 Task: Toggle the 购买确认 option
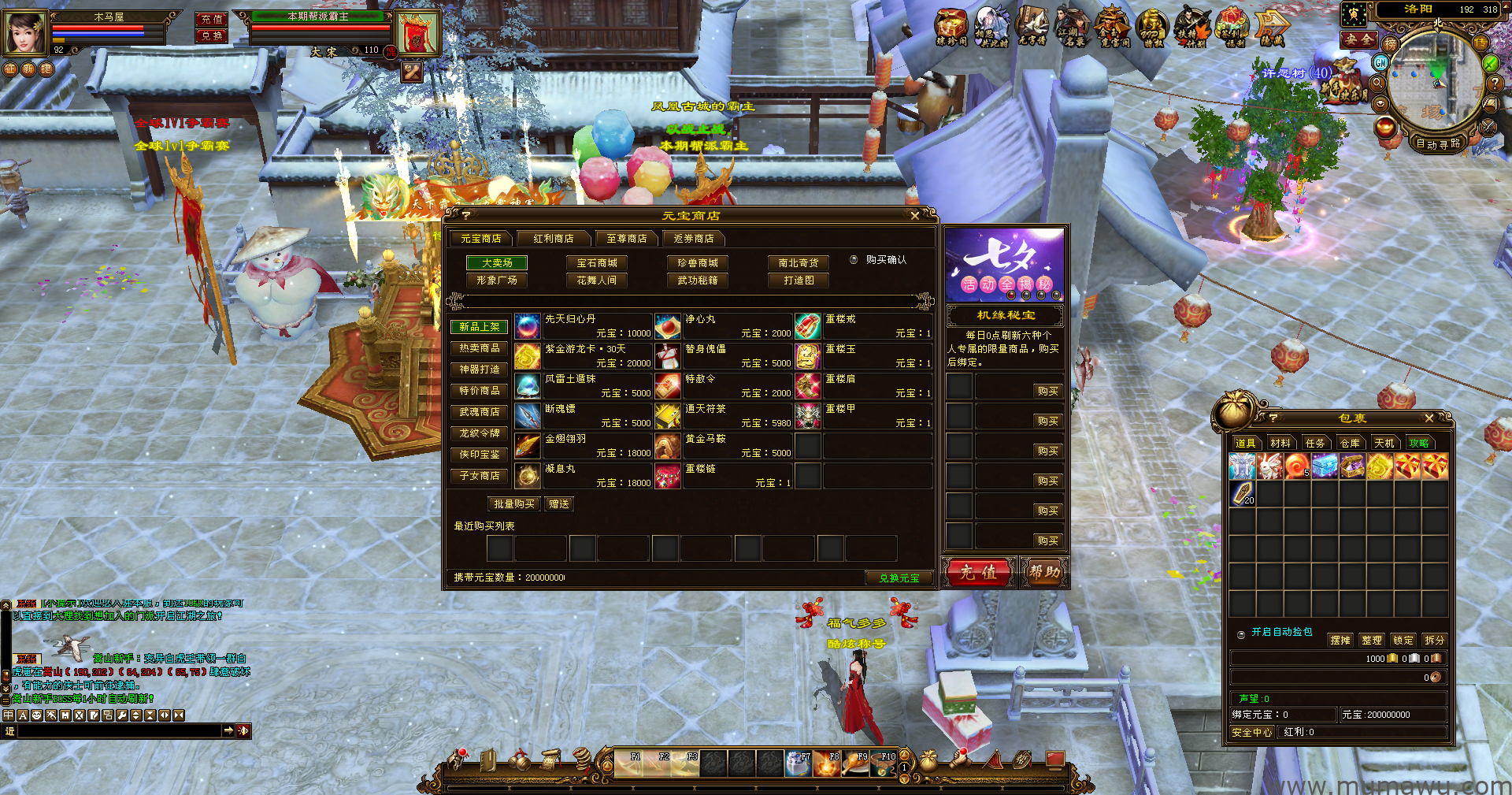pyautogui.click(x=854, y=260)
